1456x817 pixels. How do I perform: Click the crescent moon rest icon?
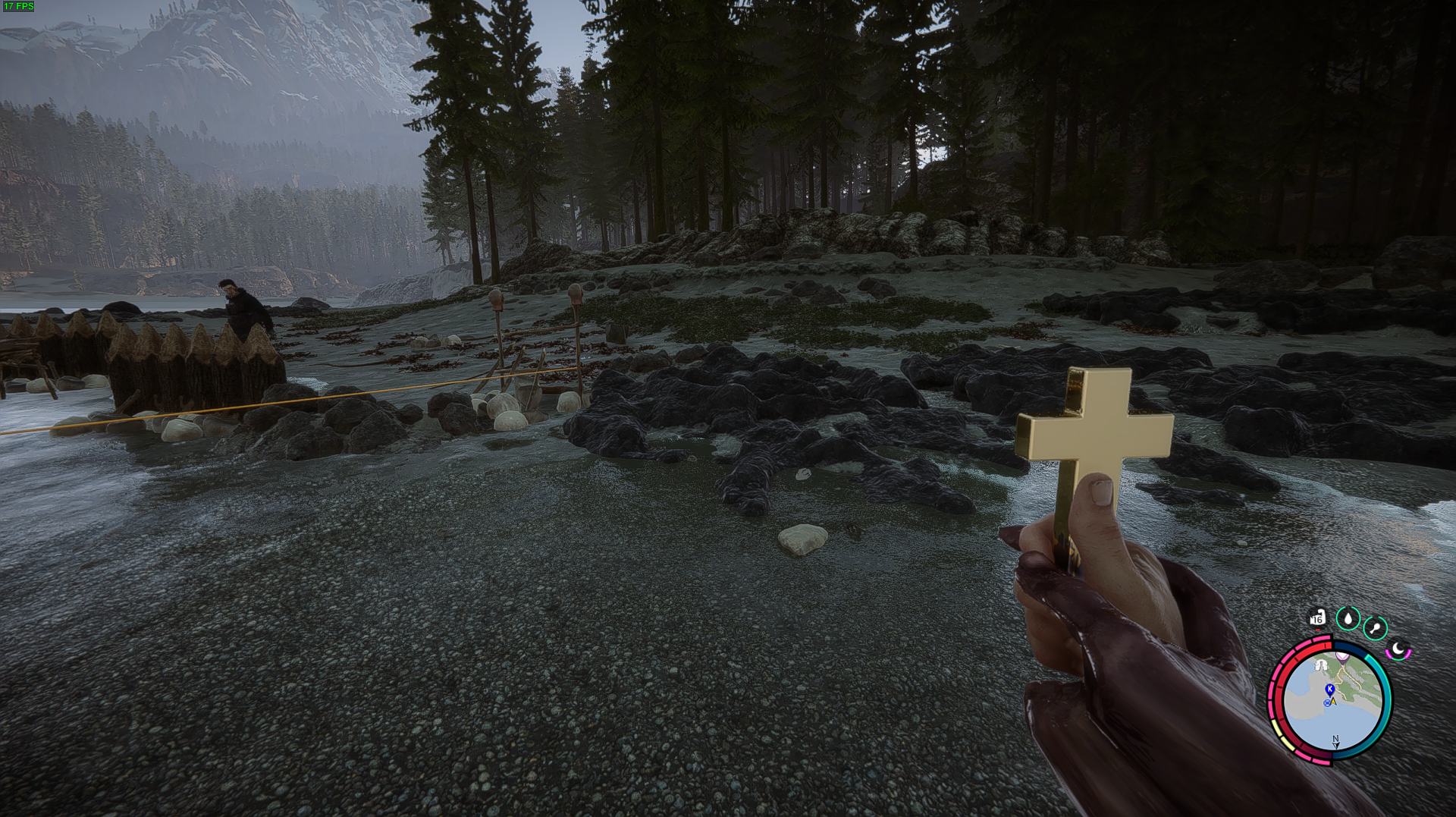[x=1398, y=649]
